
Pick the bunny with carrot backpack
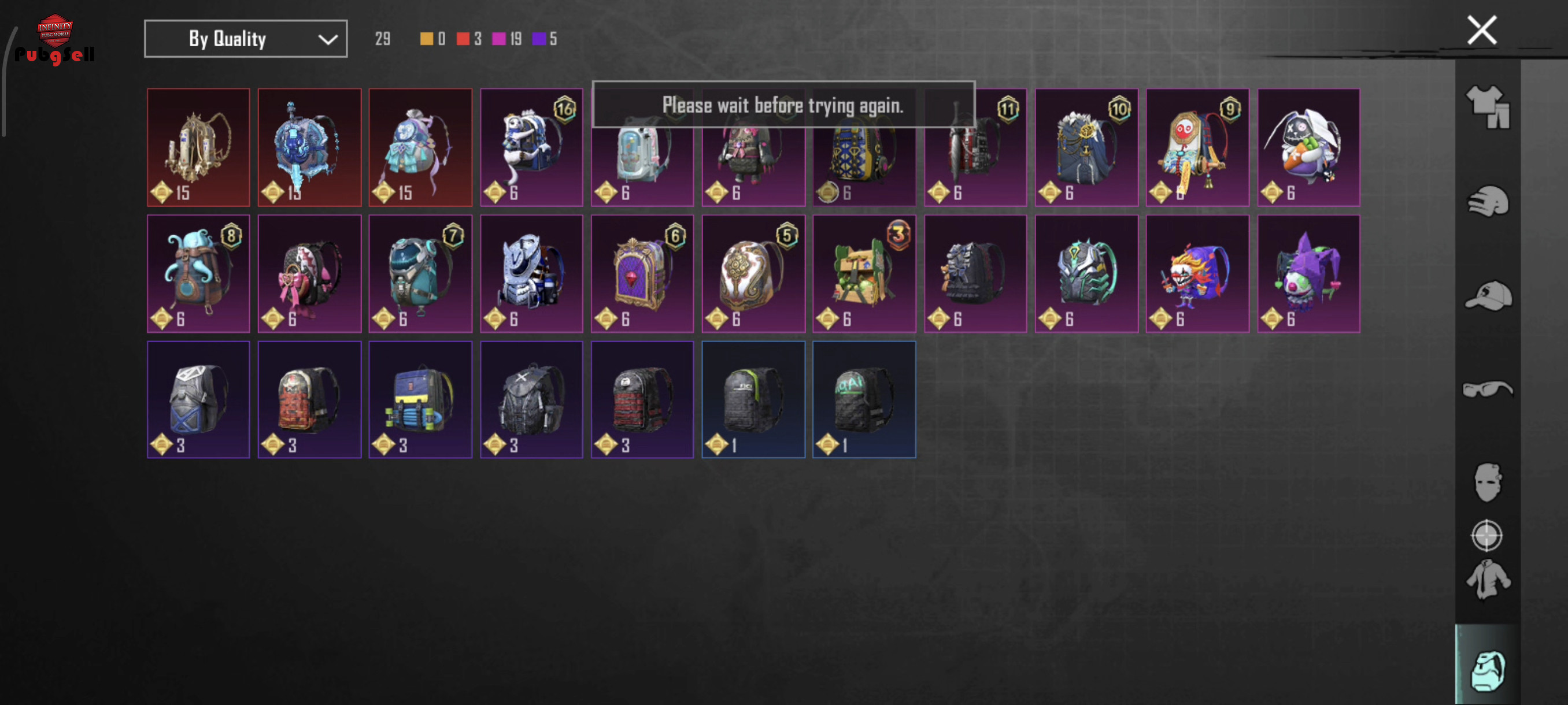(1309, 147)
